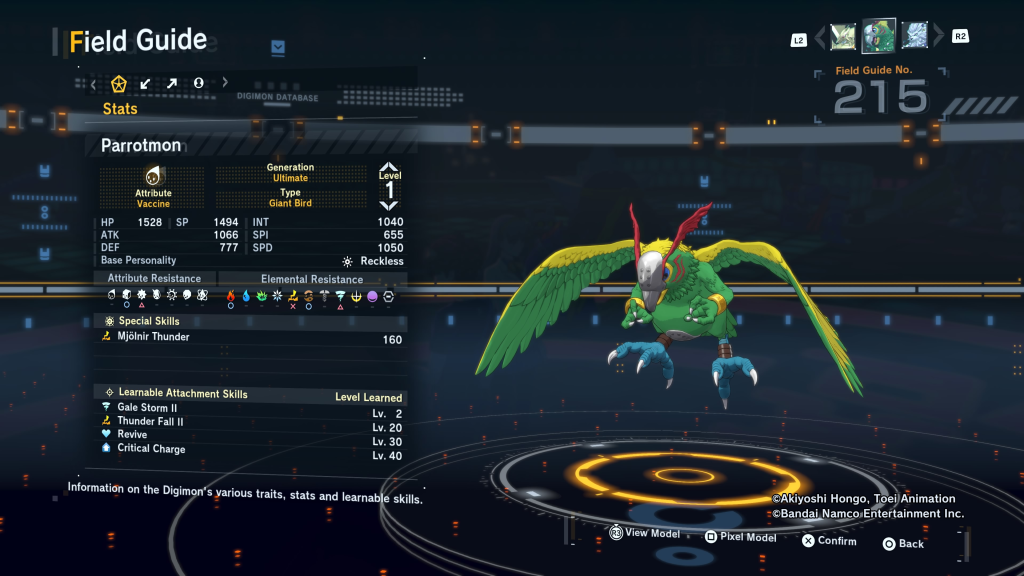Choose the Thunder Fall II skill row
The height and width of the screenshot is (576, 1024).
(252, 422)
